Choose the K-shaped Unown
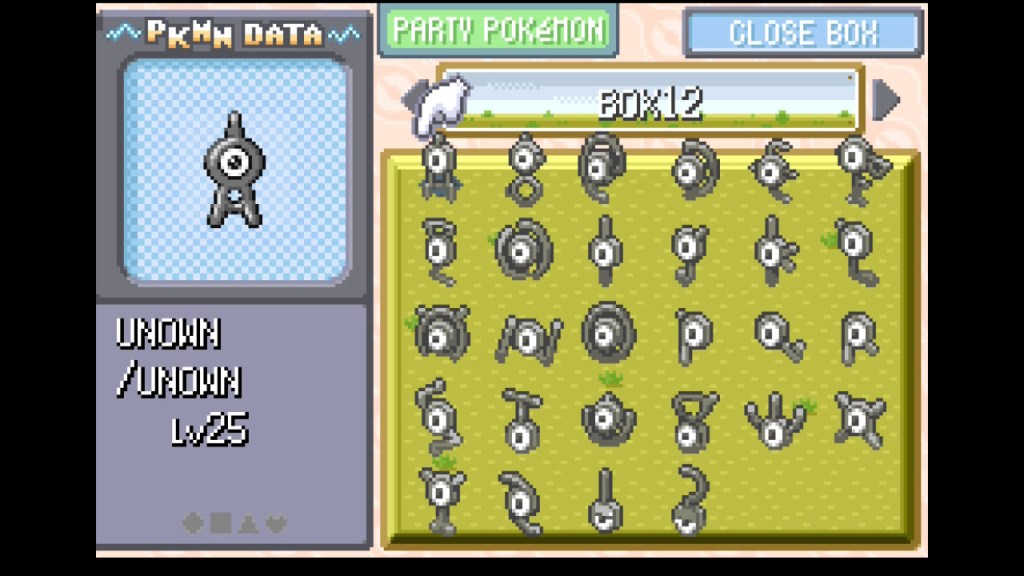 click(775, 250)
